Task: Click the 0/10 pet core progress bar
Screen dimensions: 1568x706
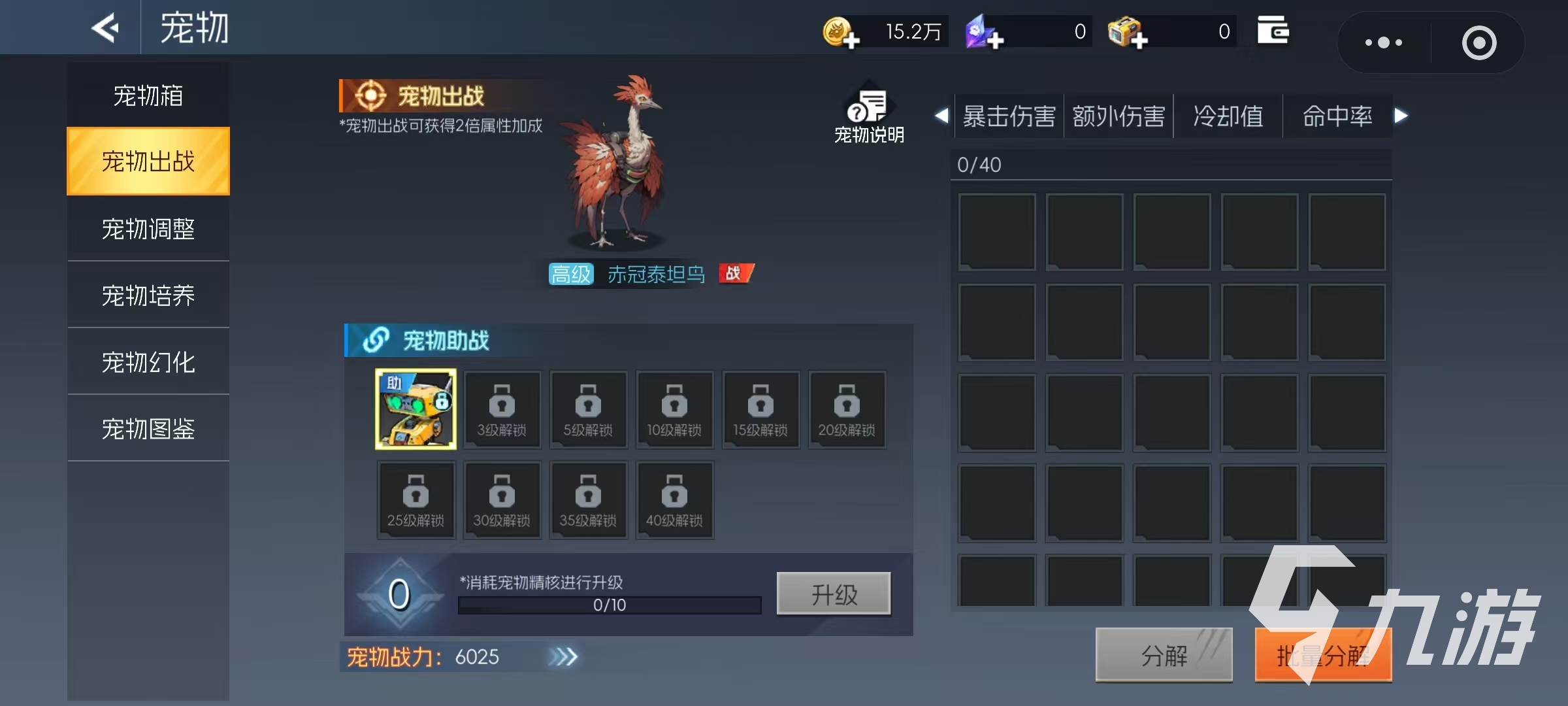Action: 608,605
